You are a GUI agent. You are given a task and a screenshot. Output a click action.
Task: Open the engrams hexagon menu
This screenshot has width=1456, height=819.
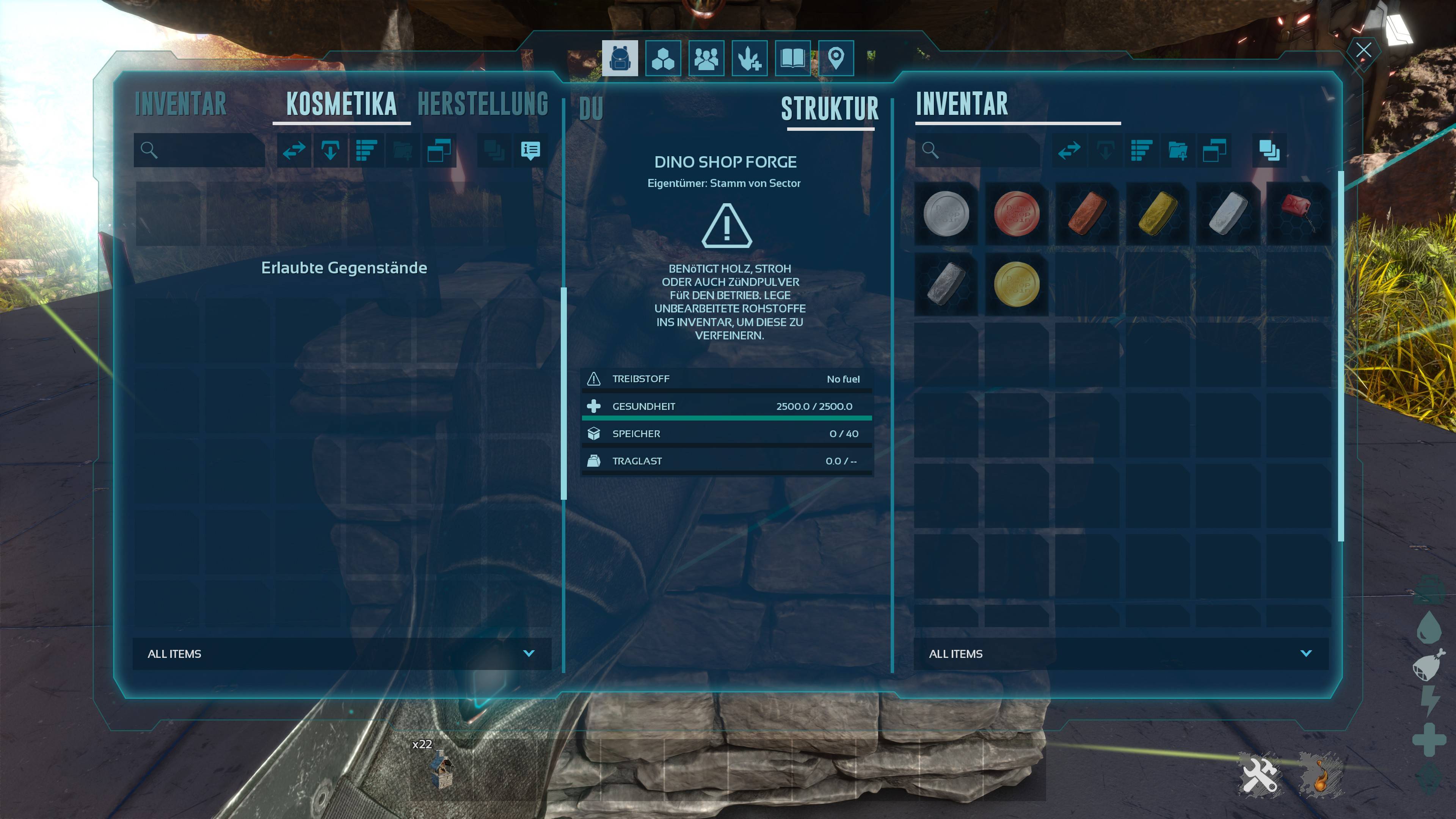(x=663, y=58)
